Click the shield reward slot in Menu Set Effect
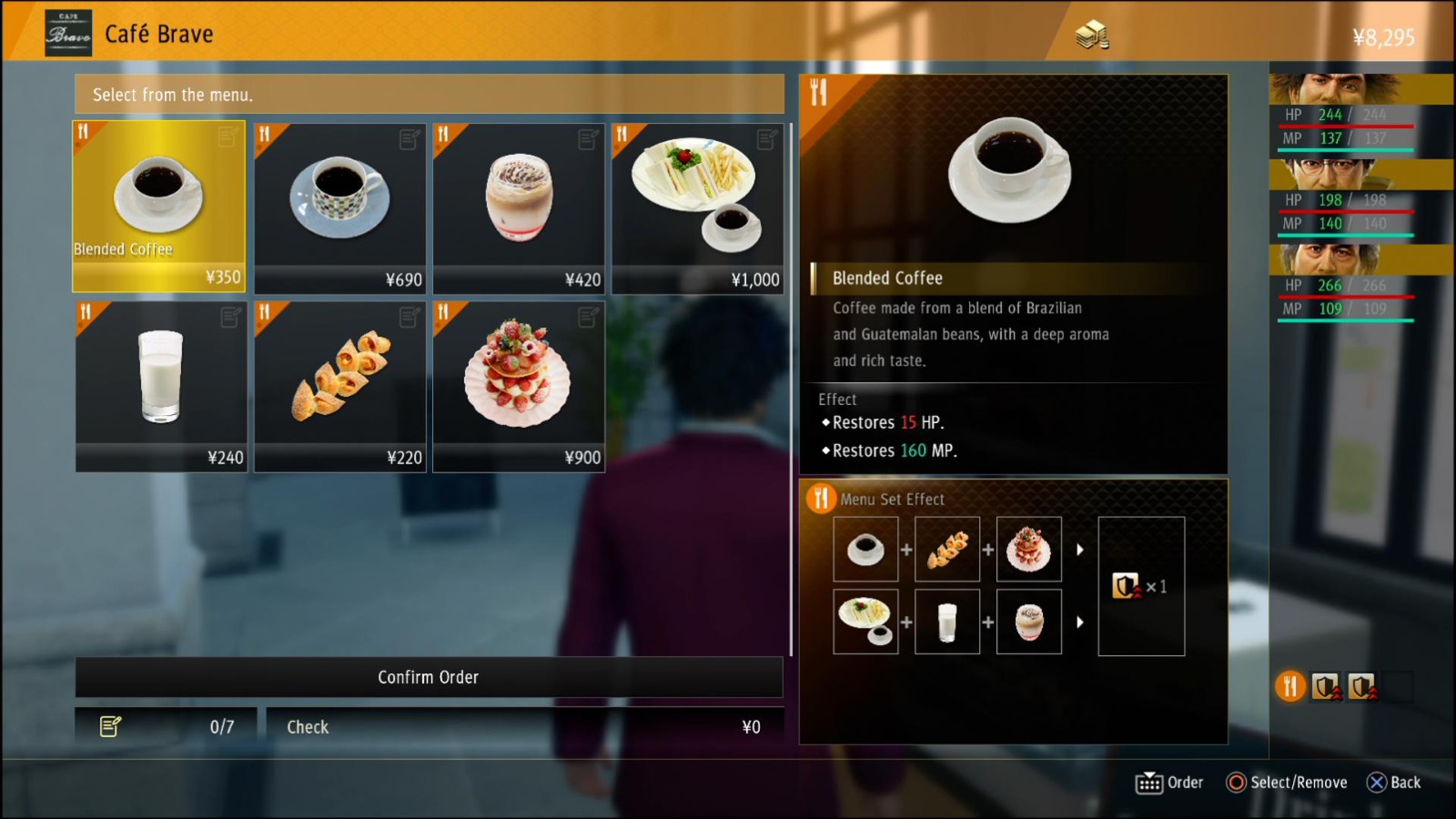Viewport: 1456px width, 819px height. pyautogui.click(x=1141, y=586)
